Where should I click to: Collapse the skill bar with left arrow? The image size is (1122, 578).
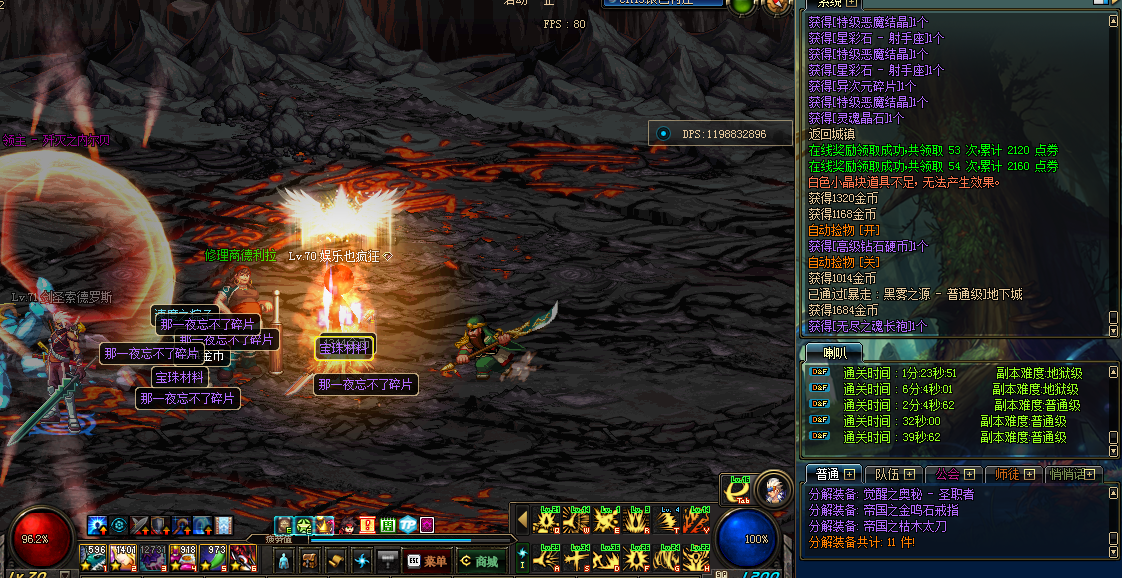(x=521, y=519)
